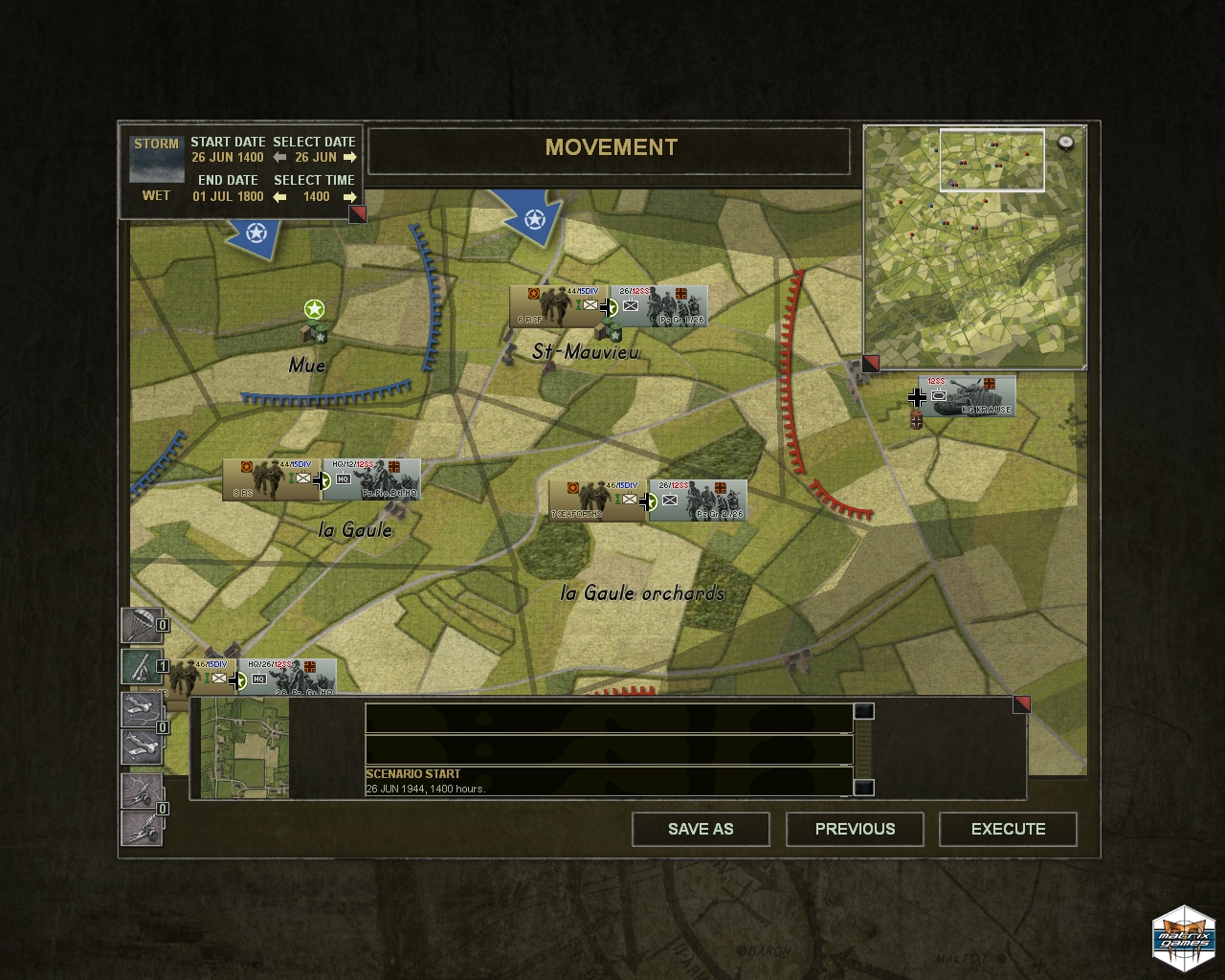Viewport: 1225px width, 980px height.
Task: Select the Pz.Gr 2/26 German unit counter
Action: (x=697, y=501)
